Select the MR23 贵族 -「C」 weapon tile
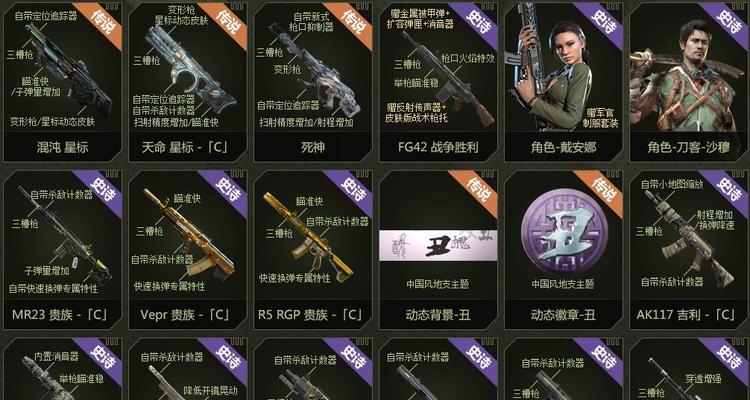The image size is (750, 400). [x=62, y=250]
